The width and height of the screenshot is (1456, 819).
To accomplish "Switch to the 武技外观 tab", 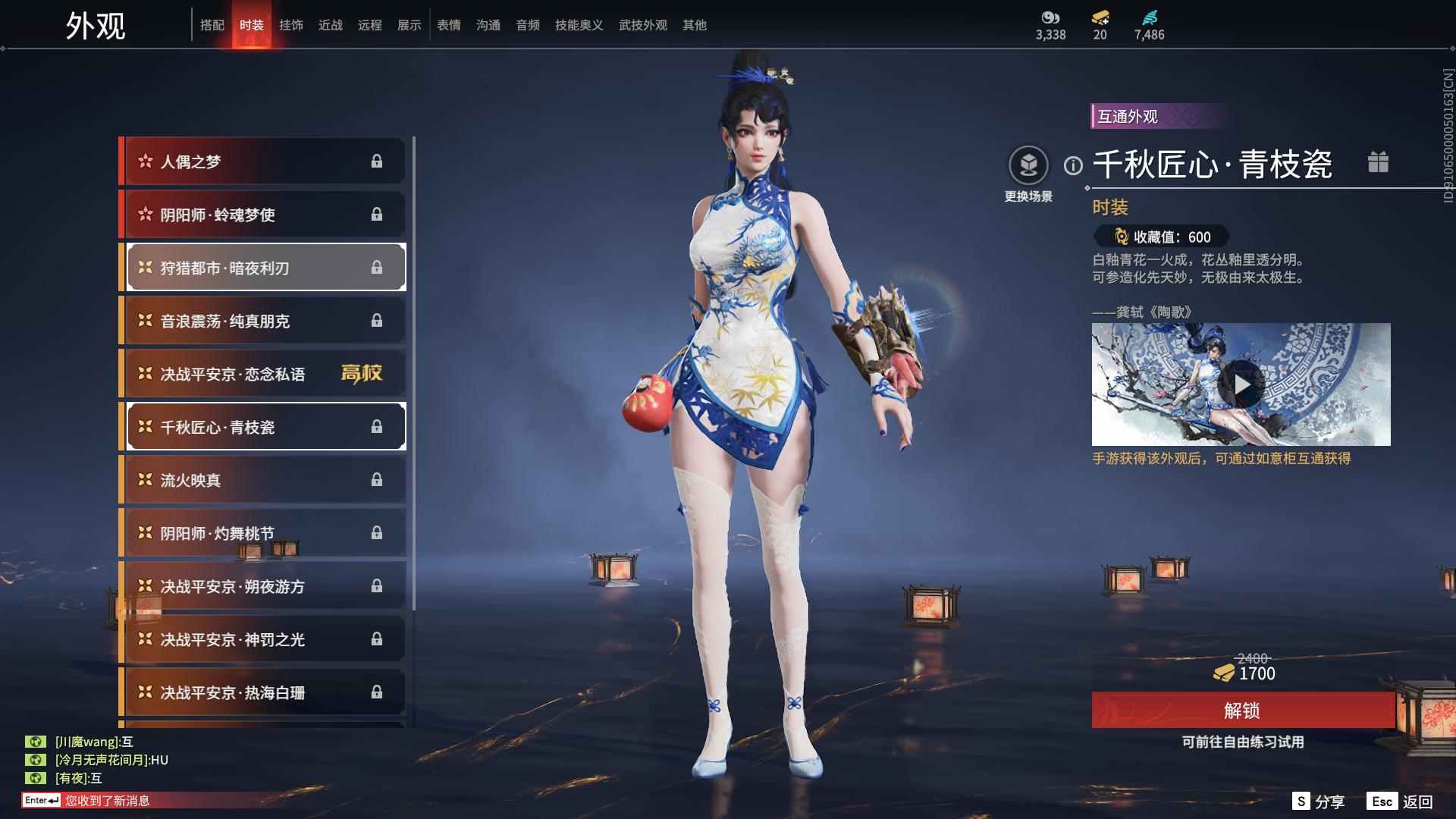I will pyautogui.click(x=641, y=24).
